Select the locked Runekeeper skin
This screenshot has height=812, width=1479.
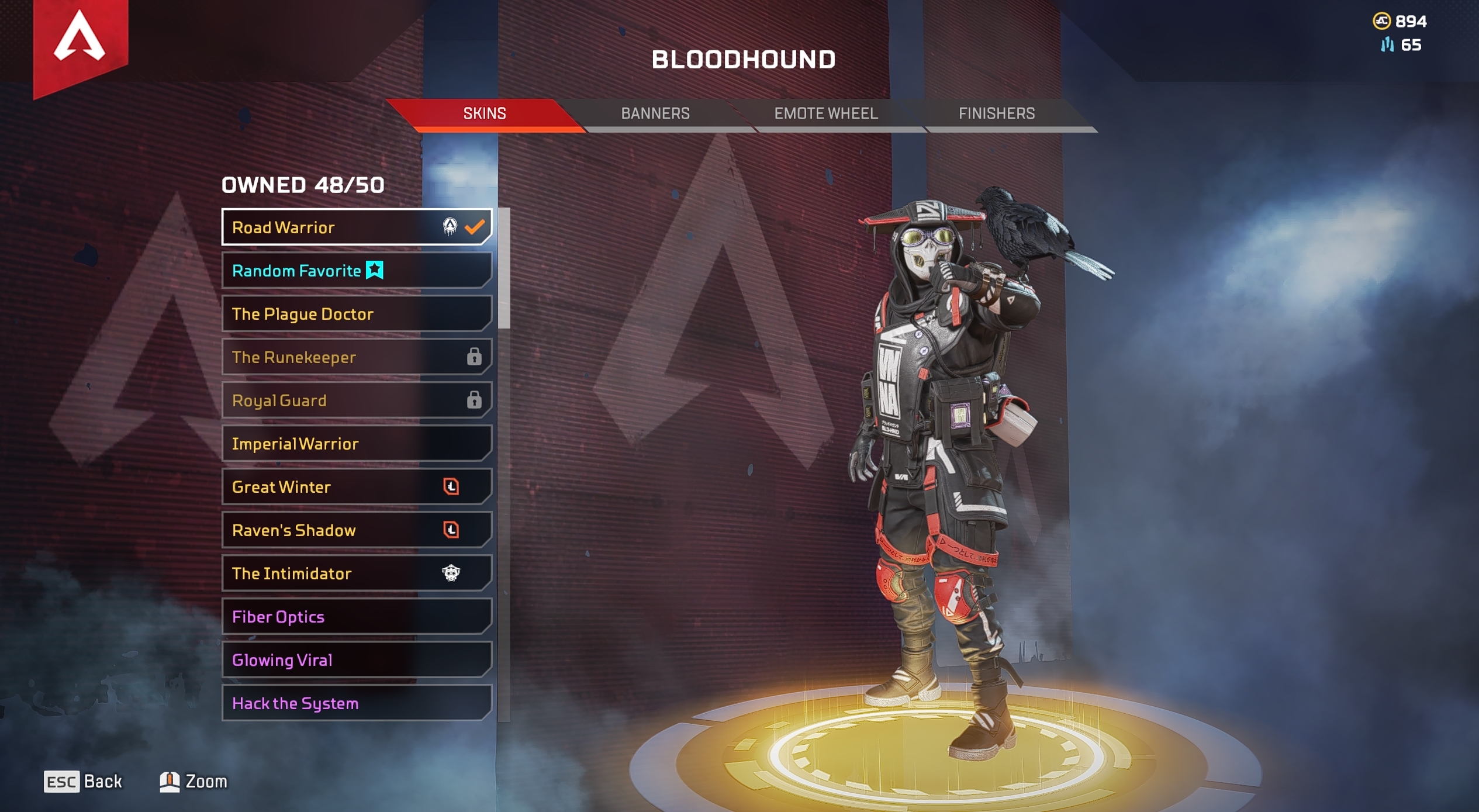[x=356, y=357]
